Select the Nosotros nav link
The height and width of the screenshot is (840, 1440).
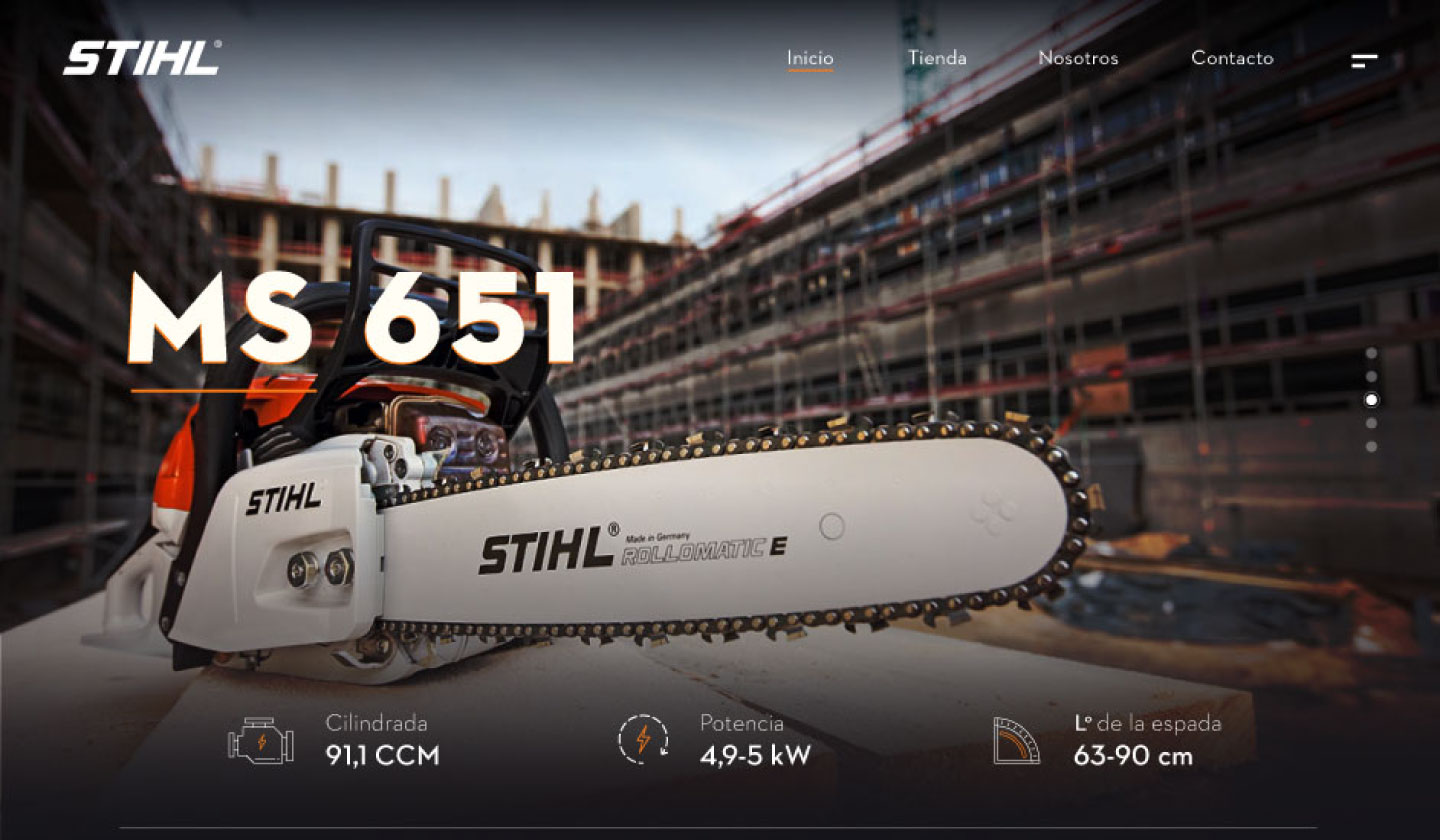click(1078, 58)
